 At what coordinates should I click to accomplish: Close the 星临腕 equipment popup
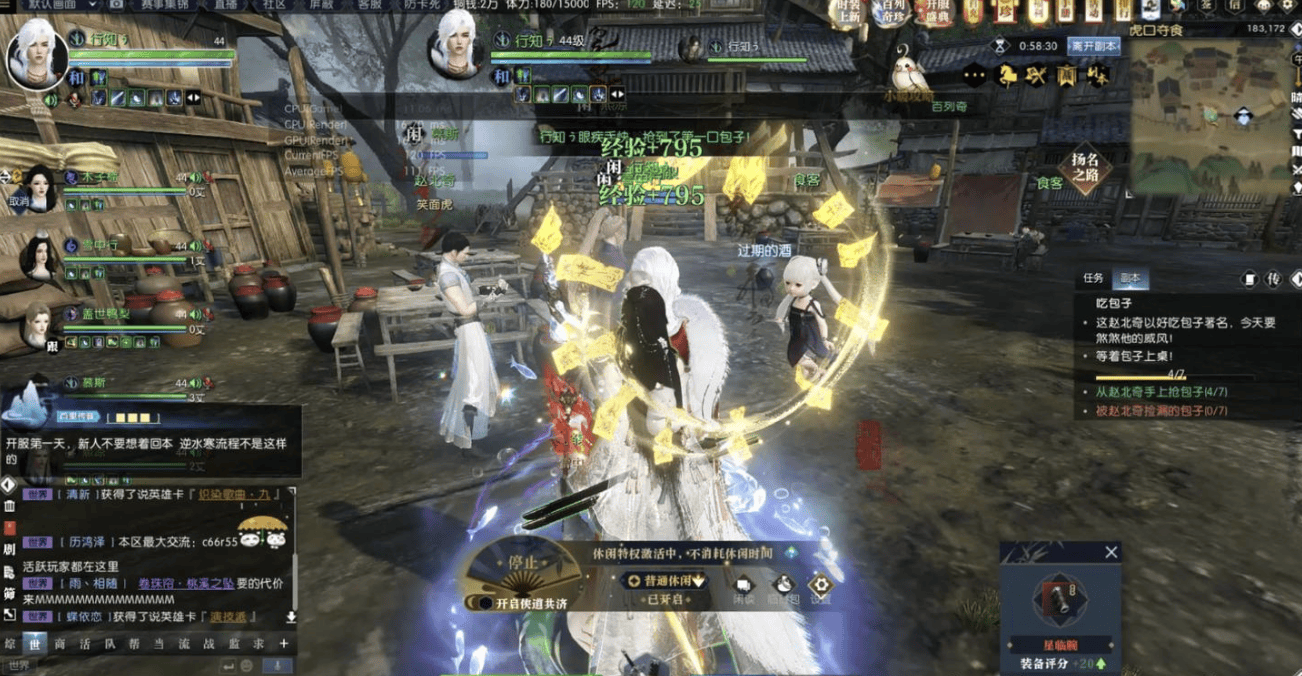click(1111, 552)
